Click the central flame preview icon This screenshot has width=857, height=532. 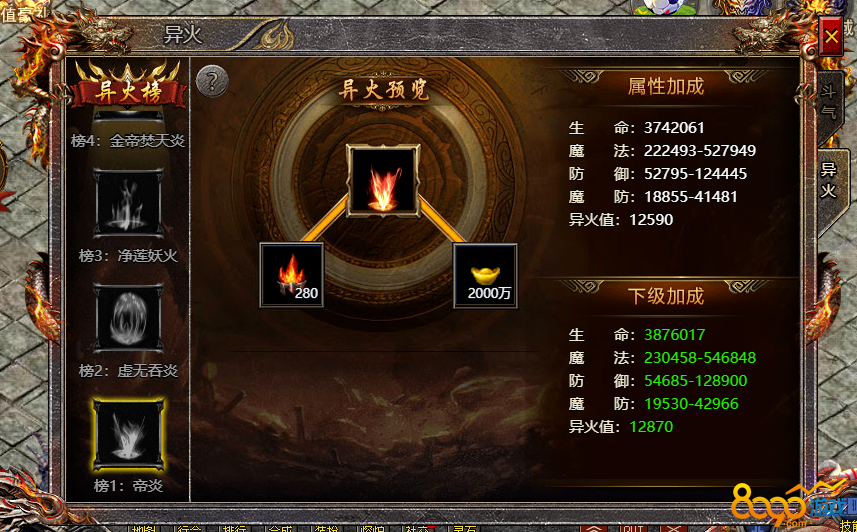381,181
